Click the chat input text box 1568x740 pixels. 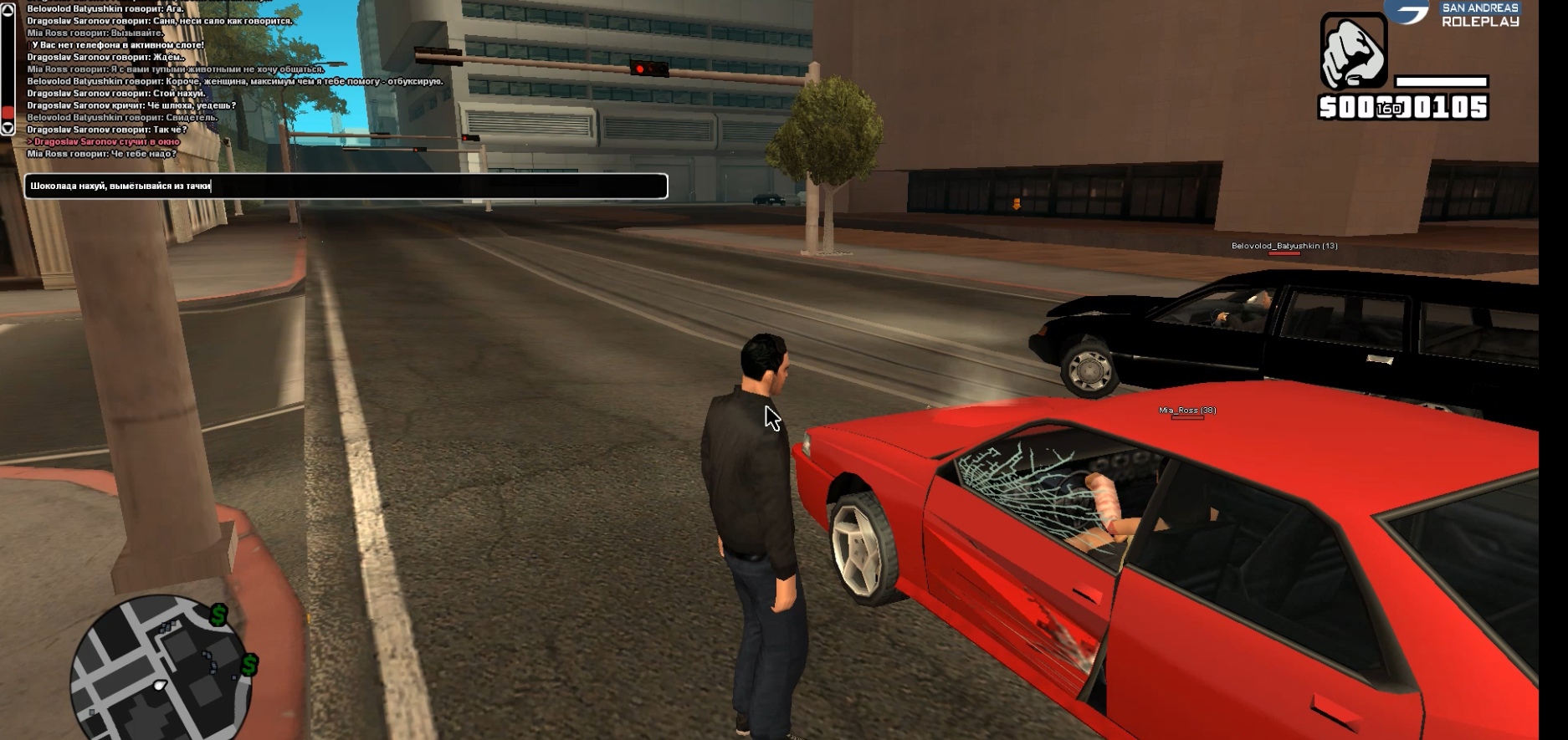point(346,186)
